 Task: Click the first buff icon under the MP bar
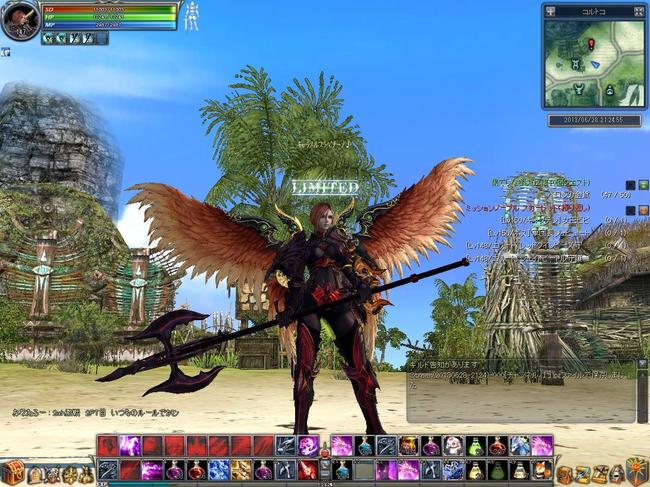click(x=48, y=38)
